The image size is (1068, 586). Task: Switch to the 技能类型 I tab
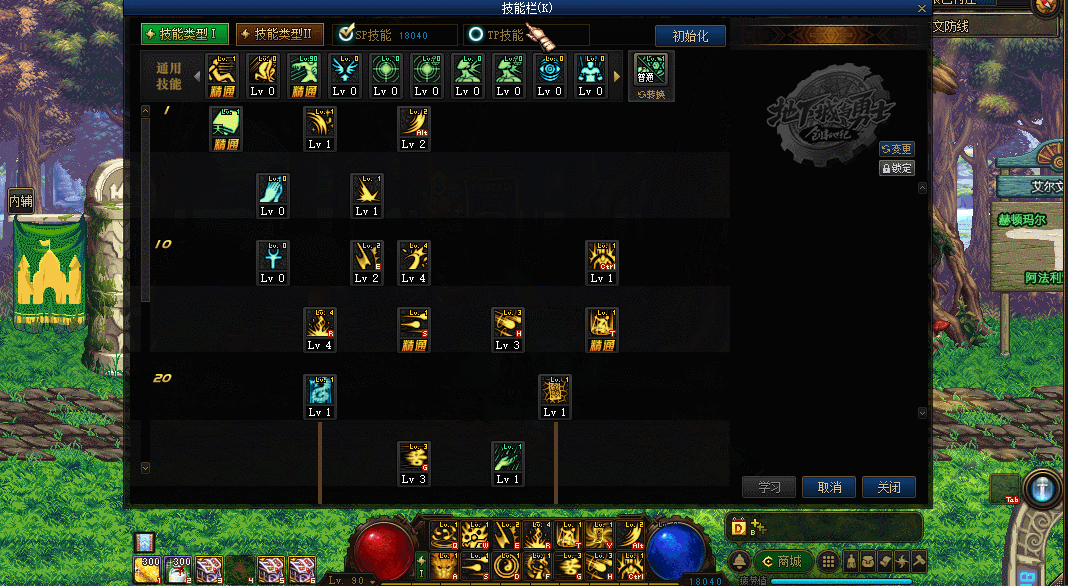[185, 35]
